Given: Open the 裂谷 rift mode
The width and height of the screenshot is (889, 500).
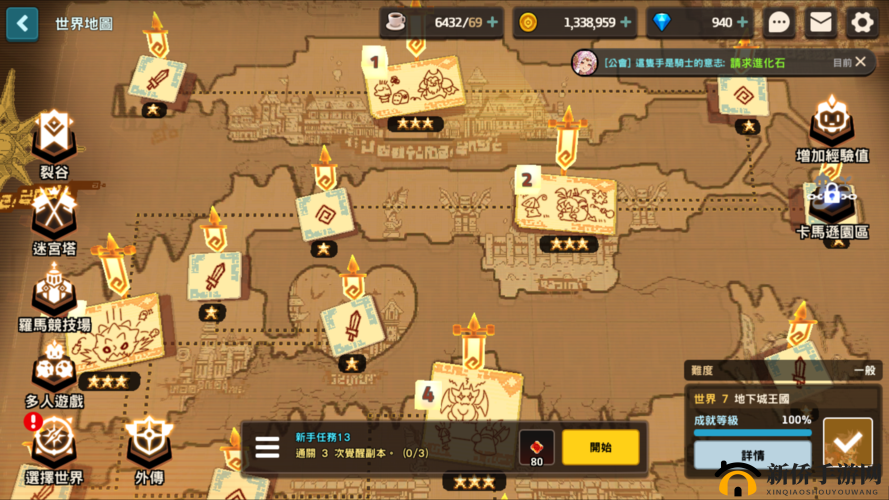Looking at the screenshot, I should pos(53,142).
